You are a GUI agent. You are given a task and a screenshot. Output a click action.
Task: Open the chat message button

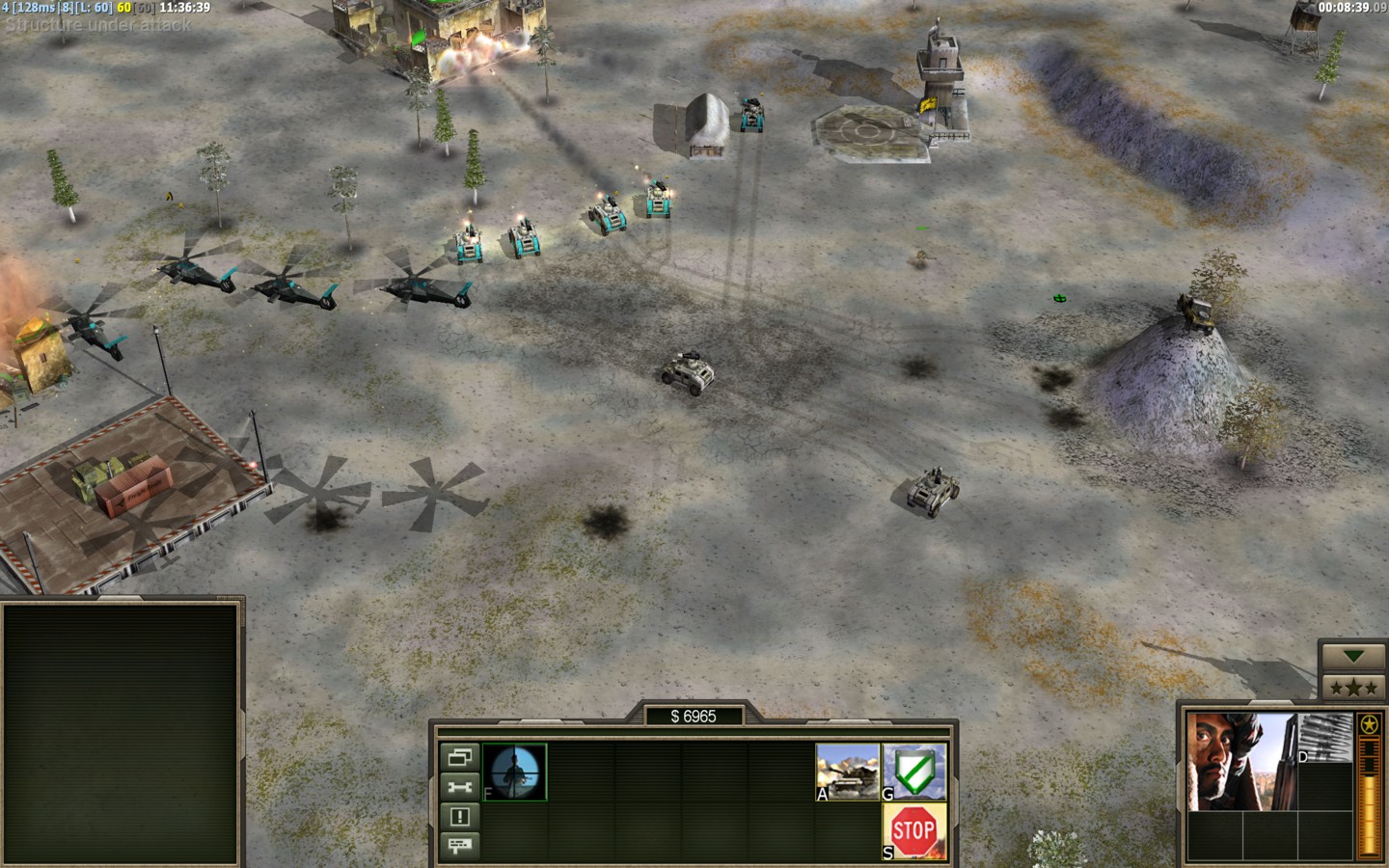click(x=460, y=846)
